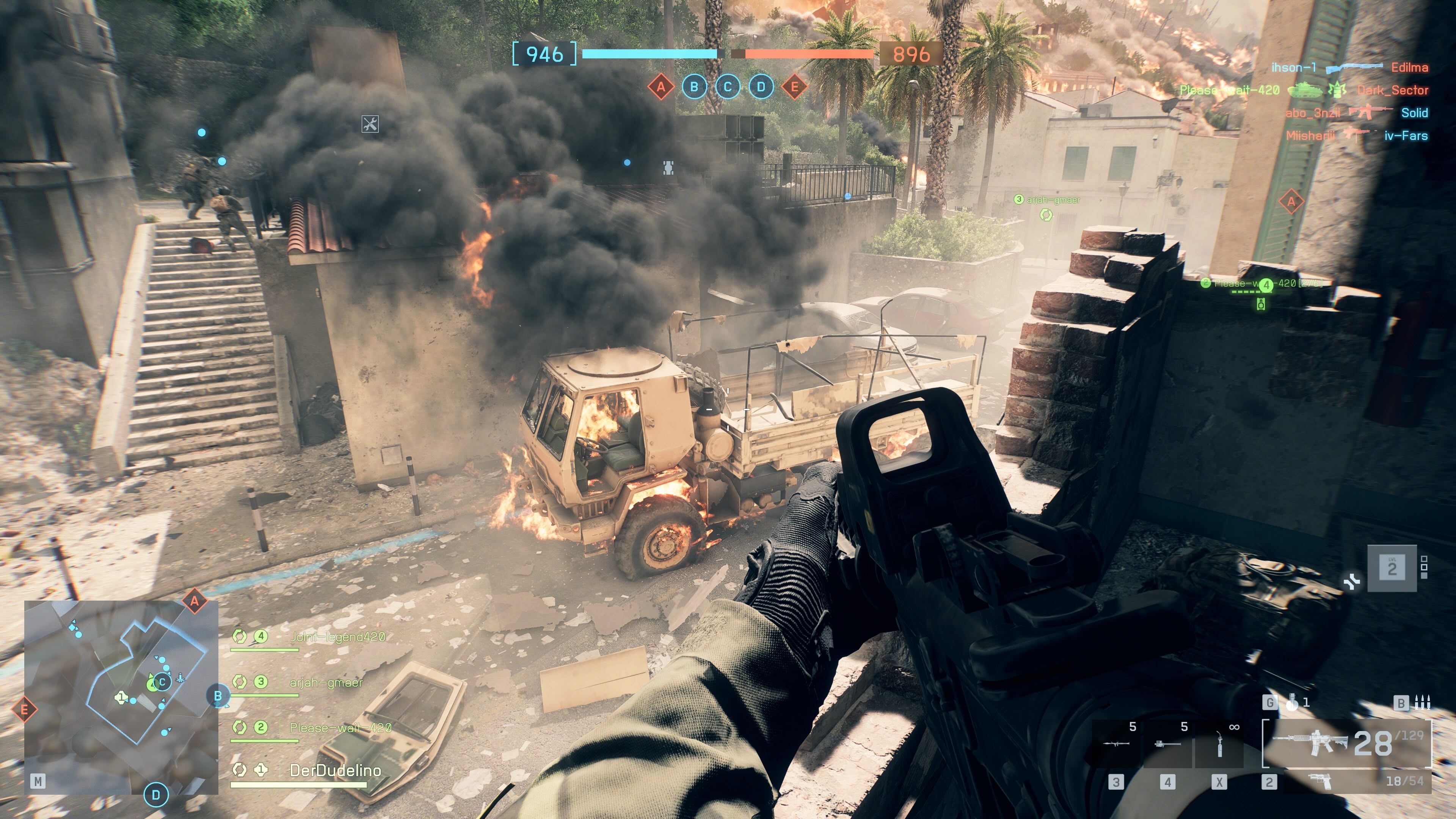Click the E objective marker on the minimap edge

[24, 709]
